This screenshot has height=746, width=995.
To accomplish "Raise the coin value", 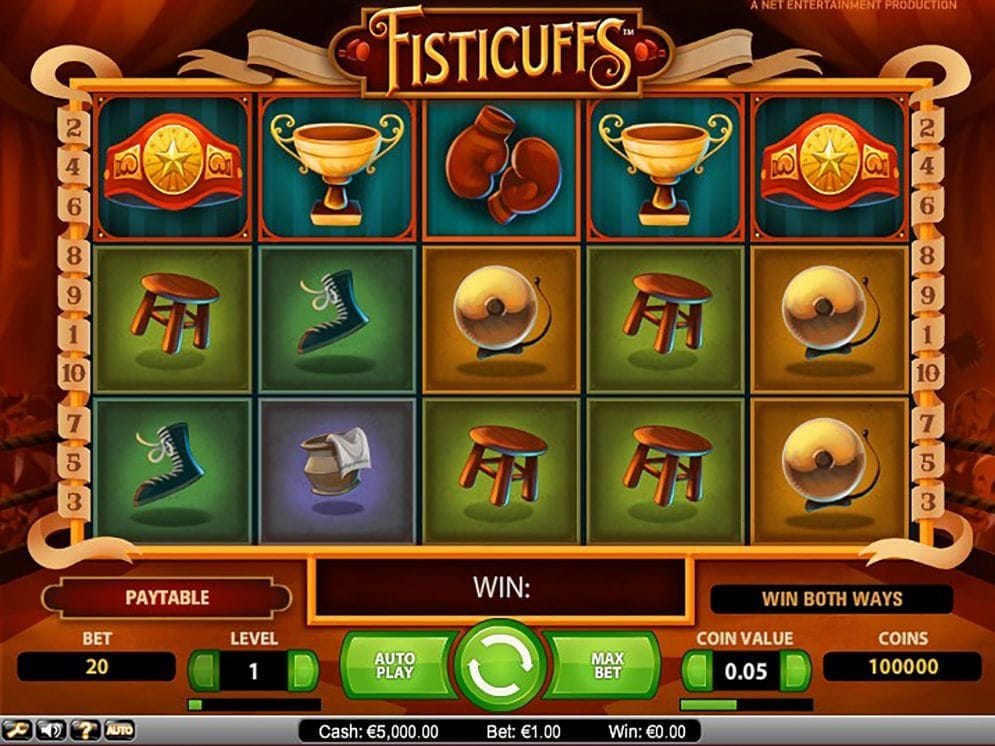I will pyautogui.click(x=796, y=668).
